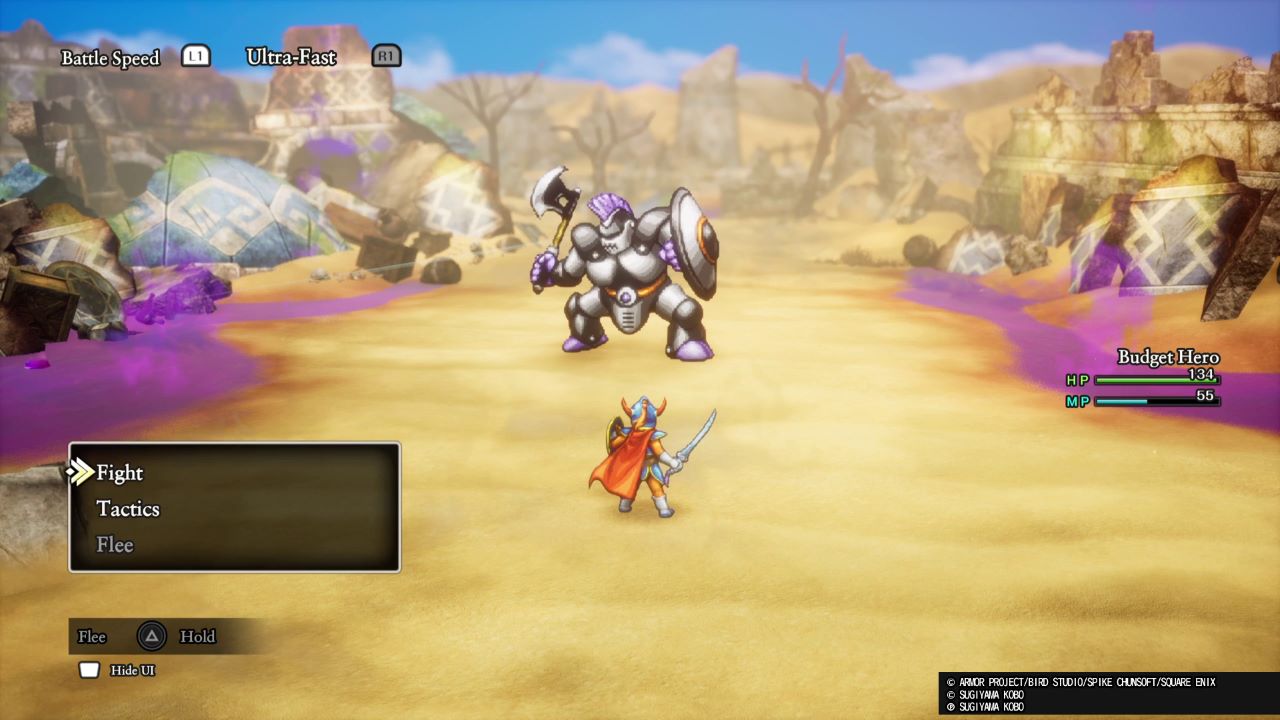Change the Ultra-Fast battle speed setting

pos(291,57)
